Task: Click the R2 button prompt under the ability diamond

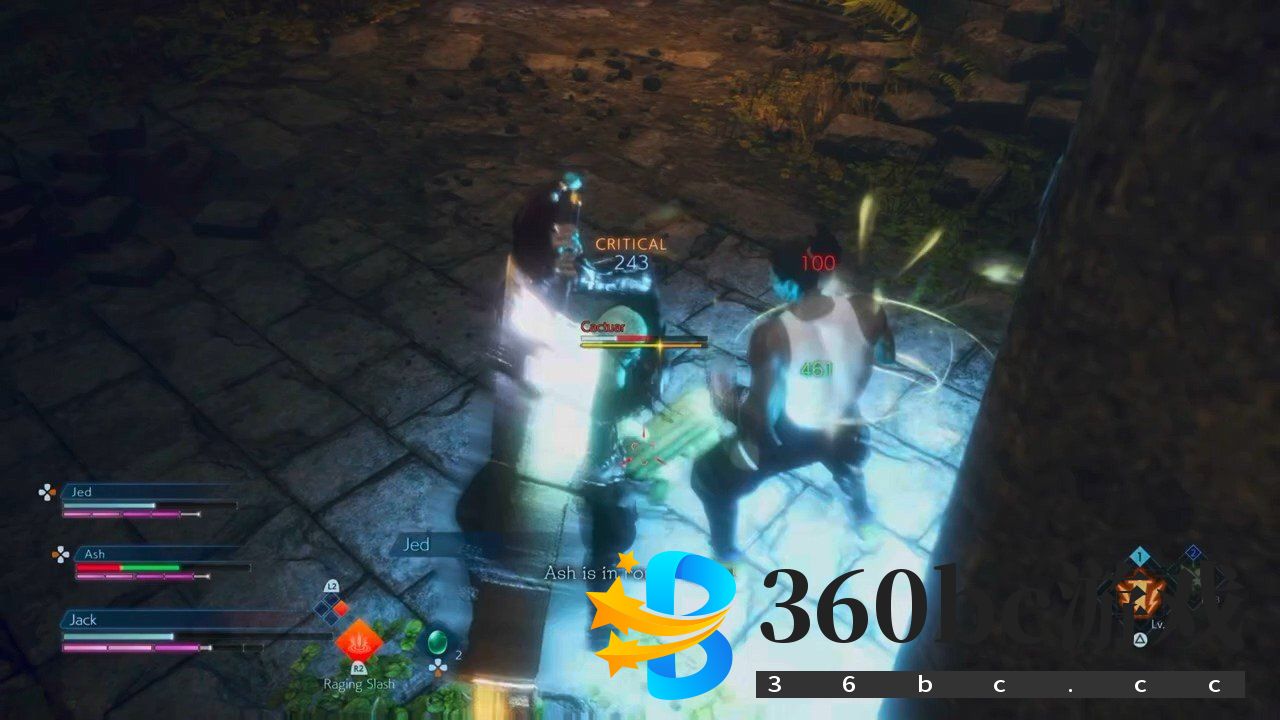Action: click(x=359, y=669)
